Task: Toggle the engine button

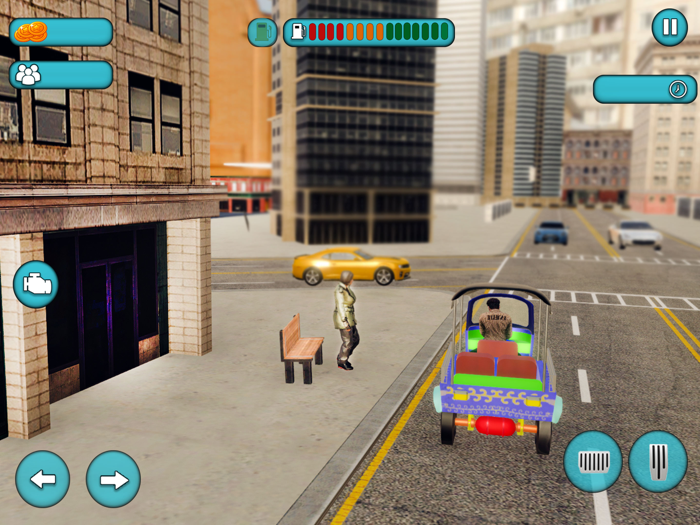Action: (x=35, y=284)
